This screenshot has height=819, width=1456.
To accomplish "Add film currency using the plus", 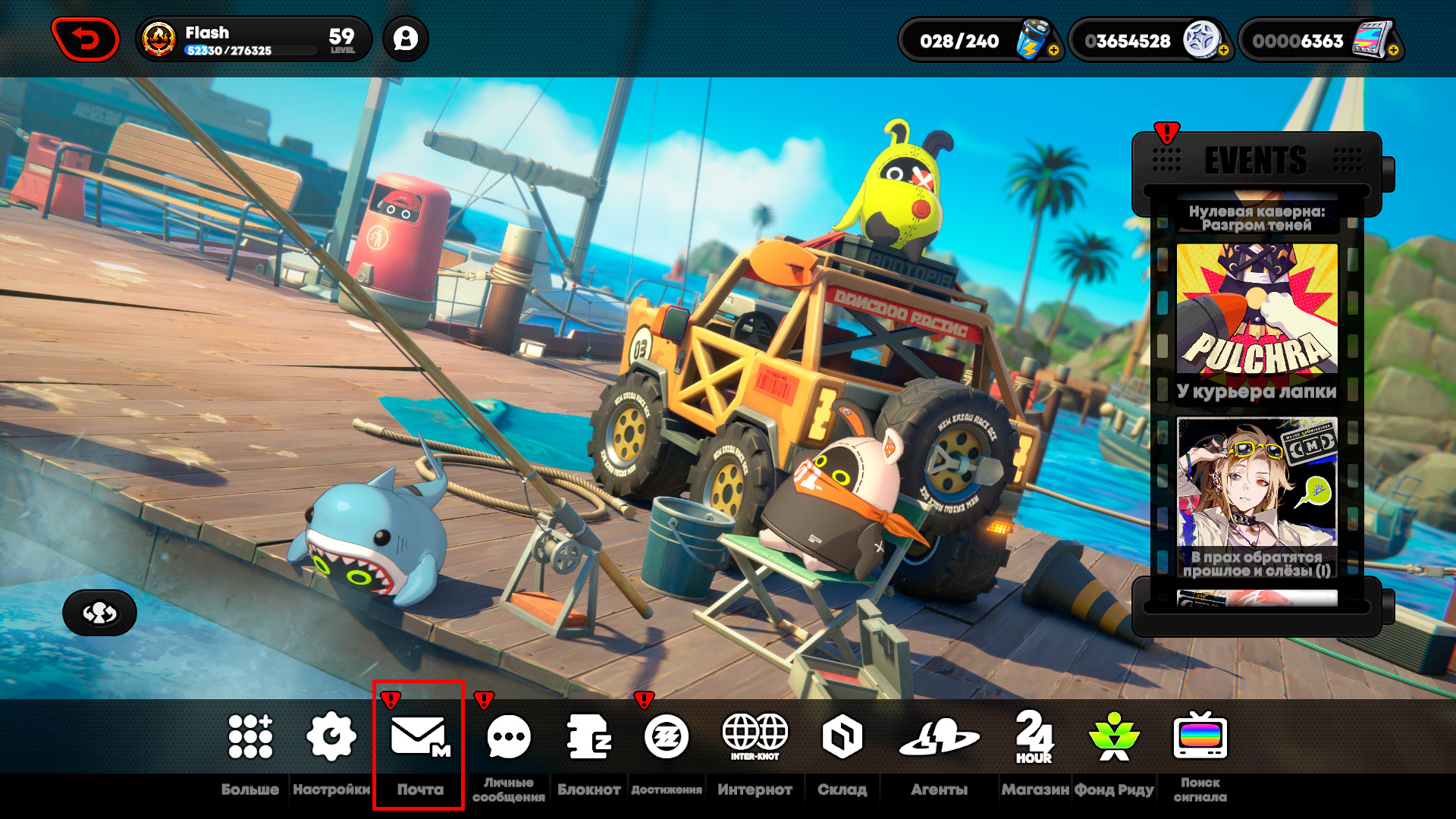I will tap(1393, 51).
